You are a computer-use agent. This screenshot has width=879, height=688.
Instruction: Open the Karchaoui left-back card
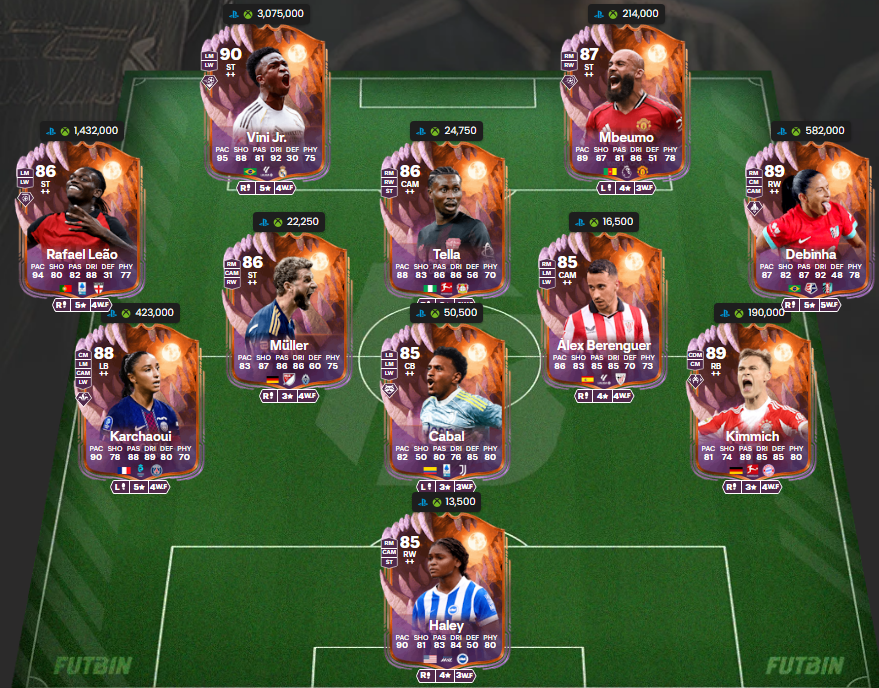tap(141, 396)
